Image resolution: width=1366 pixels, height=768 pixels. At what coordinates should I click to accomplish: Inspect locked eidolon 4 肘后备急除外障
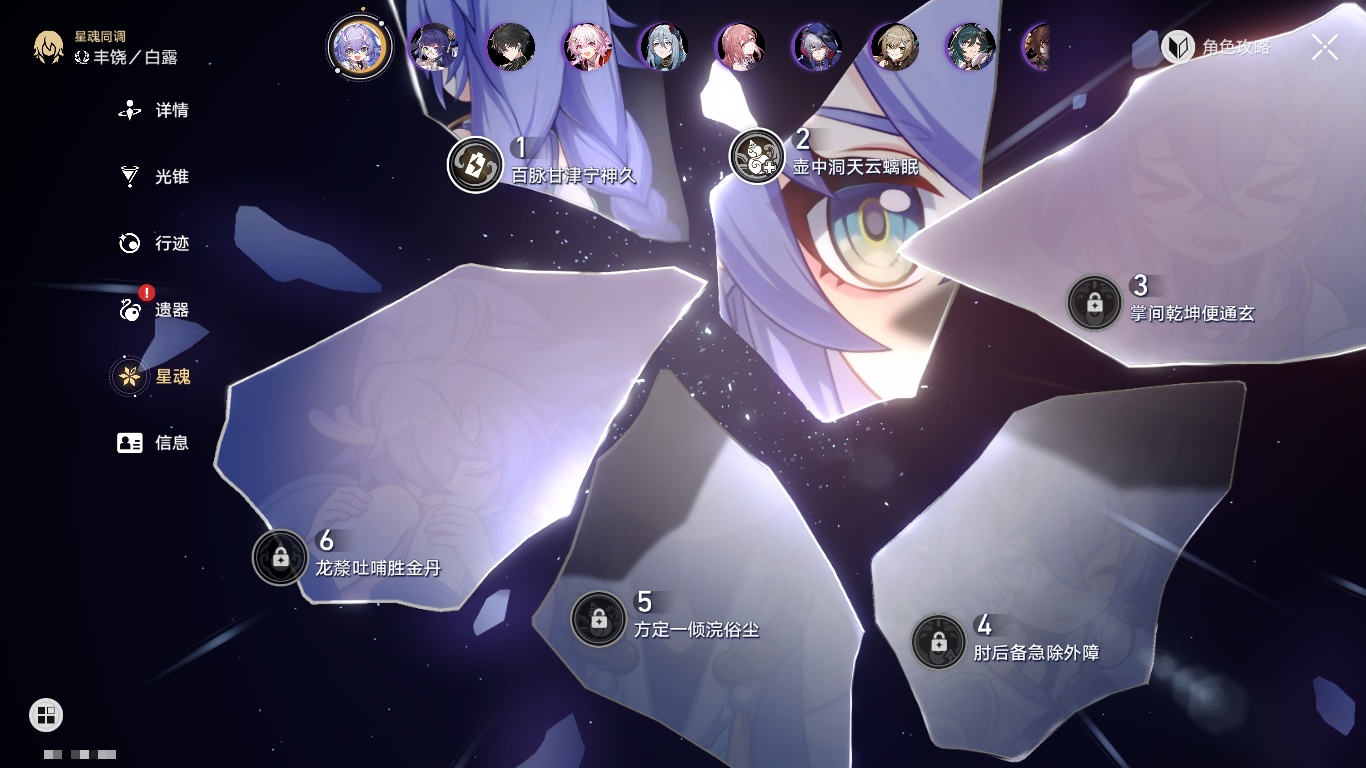pos(938,642)
